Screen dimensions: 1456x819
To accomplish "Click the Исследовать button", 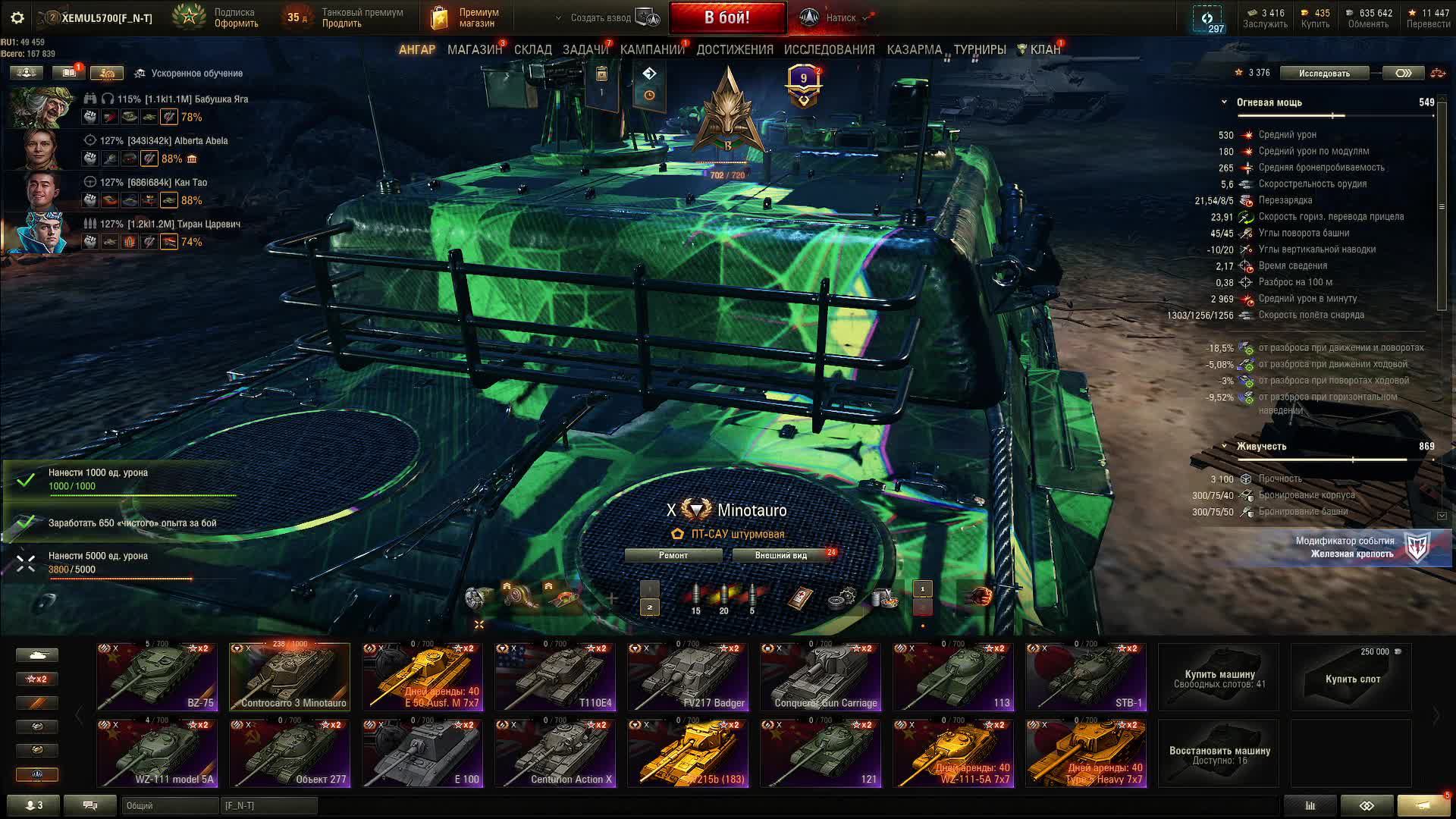I will coord(1324,73).
